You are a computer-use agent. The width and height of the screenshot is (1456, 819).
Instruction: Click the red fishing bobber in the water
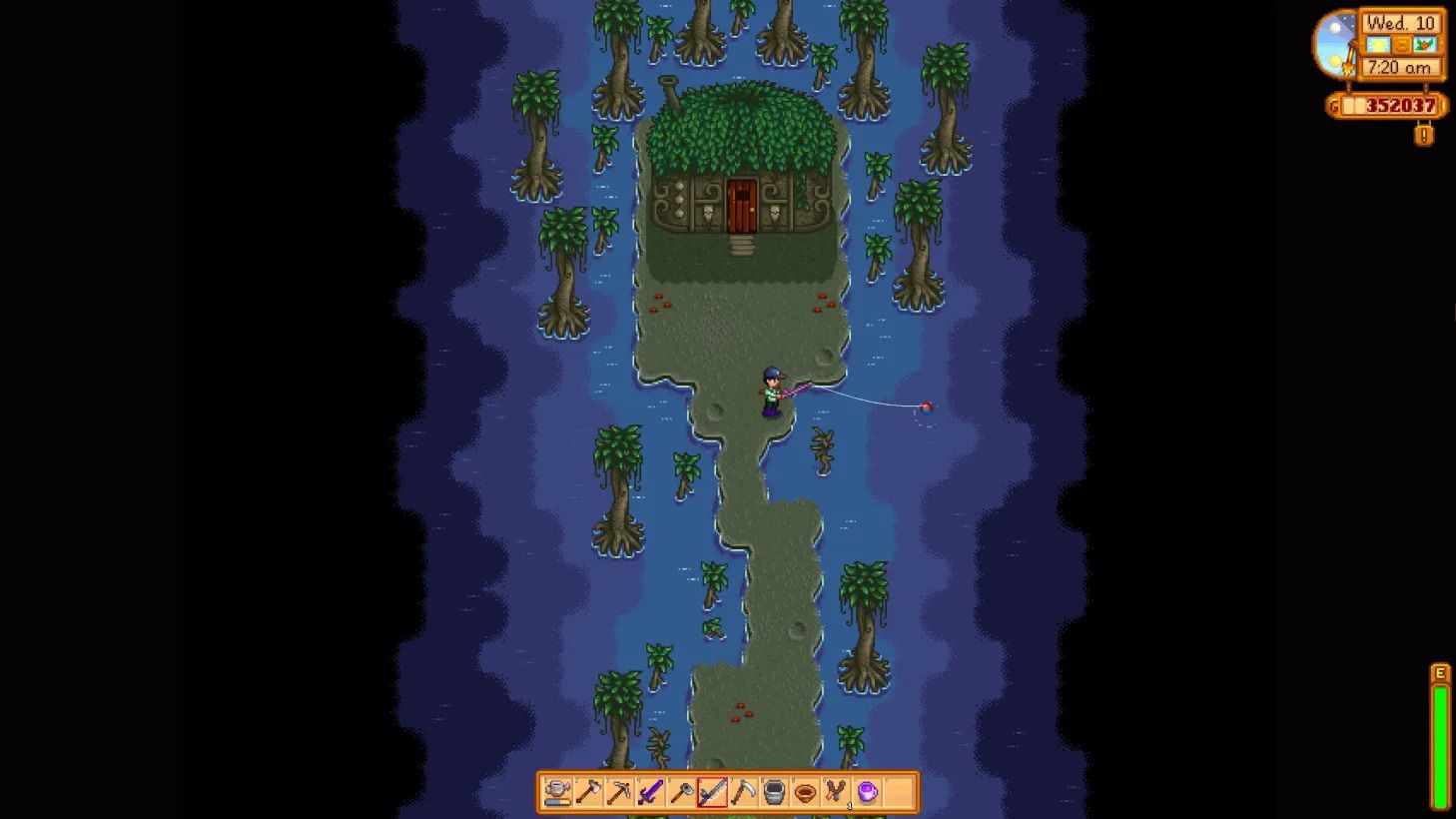[926, 408]
